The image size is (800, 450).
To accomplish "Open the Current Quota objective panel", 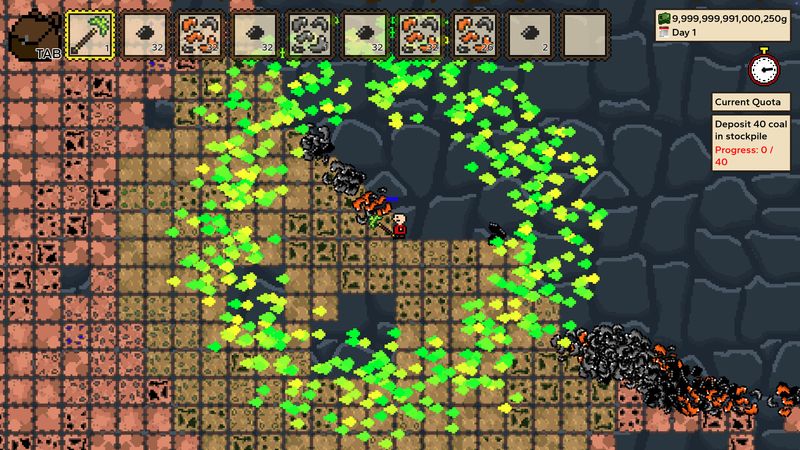I will [x=753, y=102].
